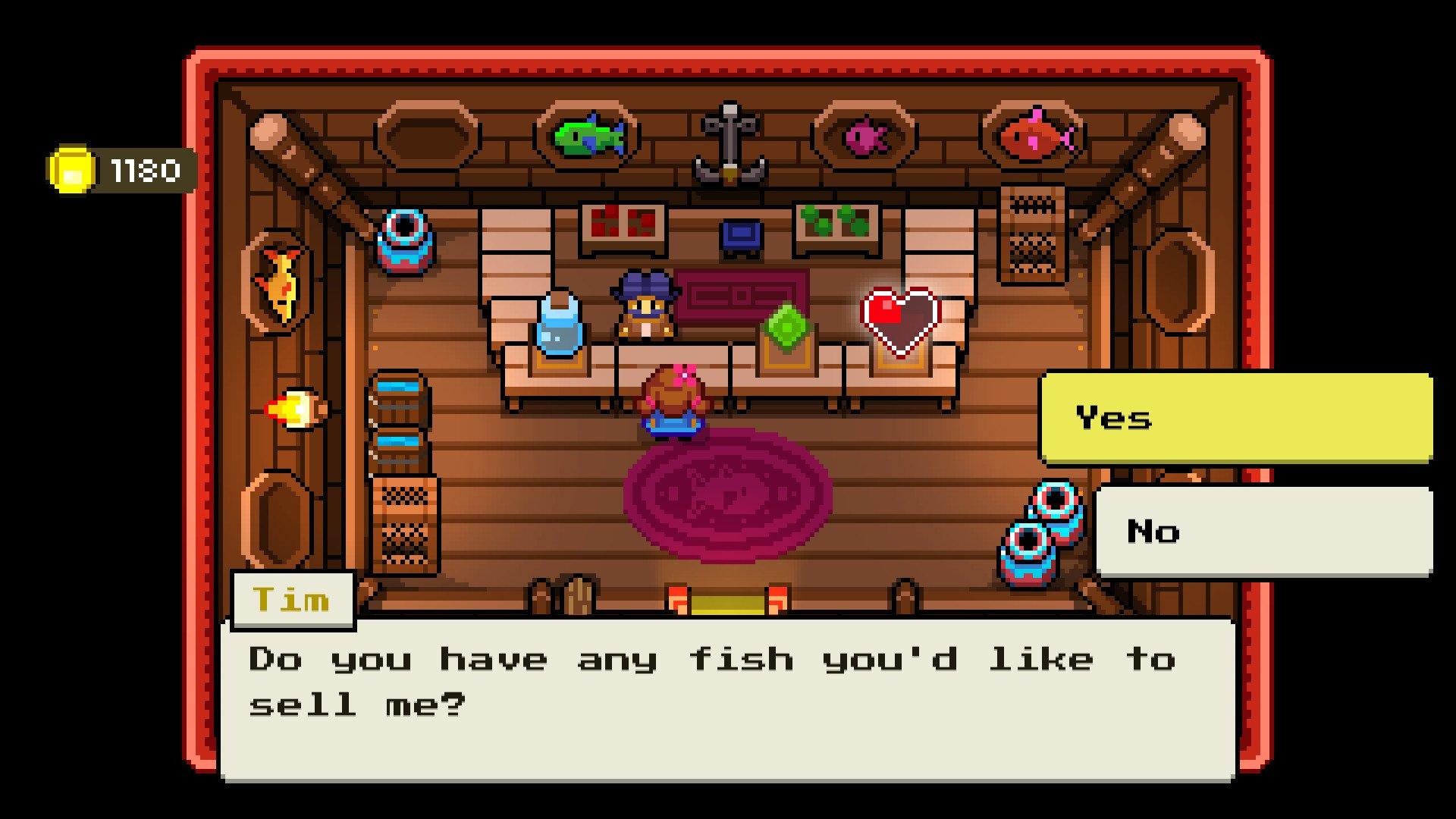Click the Tim name label
Viewport: 1456px width, 819px height.
coord(293,599)
